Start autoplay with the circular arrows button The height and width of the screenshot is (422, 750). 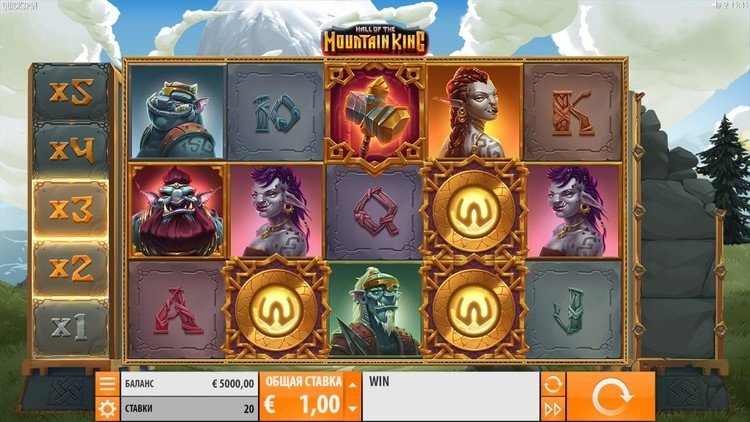pos(552,384)
